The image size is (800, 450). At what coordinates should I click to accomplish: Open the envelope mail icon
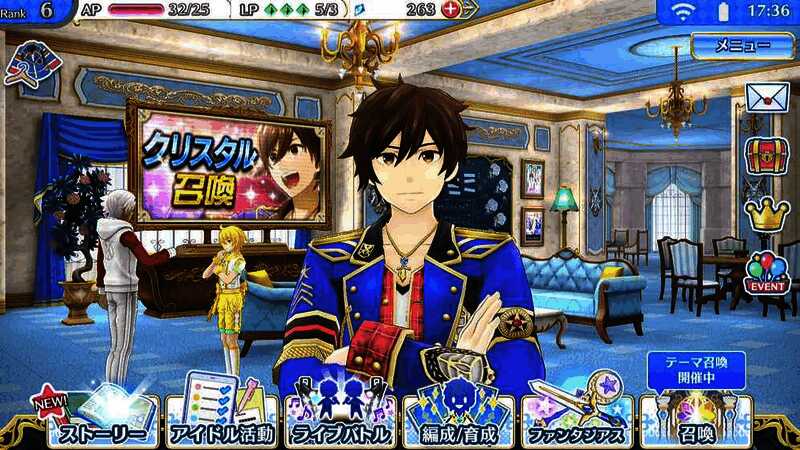pos(767,99)
